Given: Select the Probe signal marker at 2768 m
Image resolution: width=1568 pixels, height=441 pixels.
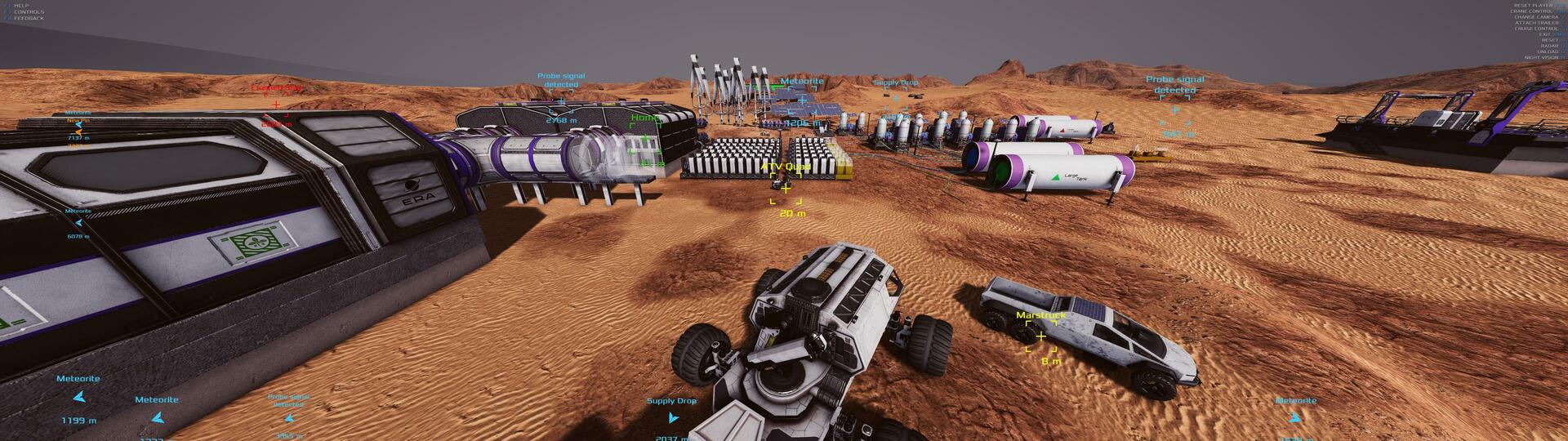Looking at the screenshot, I should (x=561, y=102).
